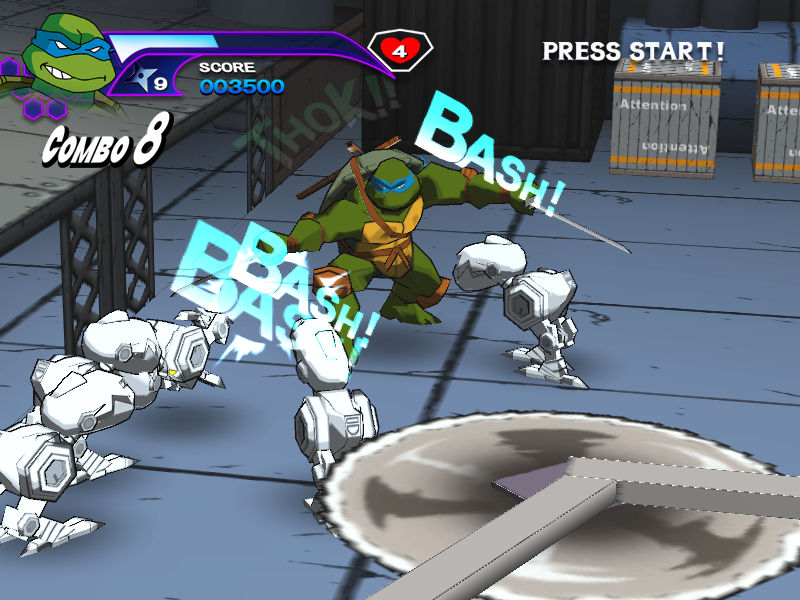Viewport: 800px width, 600px height.
Task: Click the red heart lives icon
Action: [x=400, y=50]
